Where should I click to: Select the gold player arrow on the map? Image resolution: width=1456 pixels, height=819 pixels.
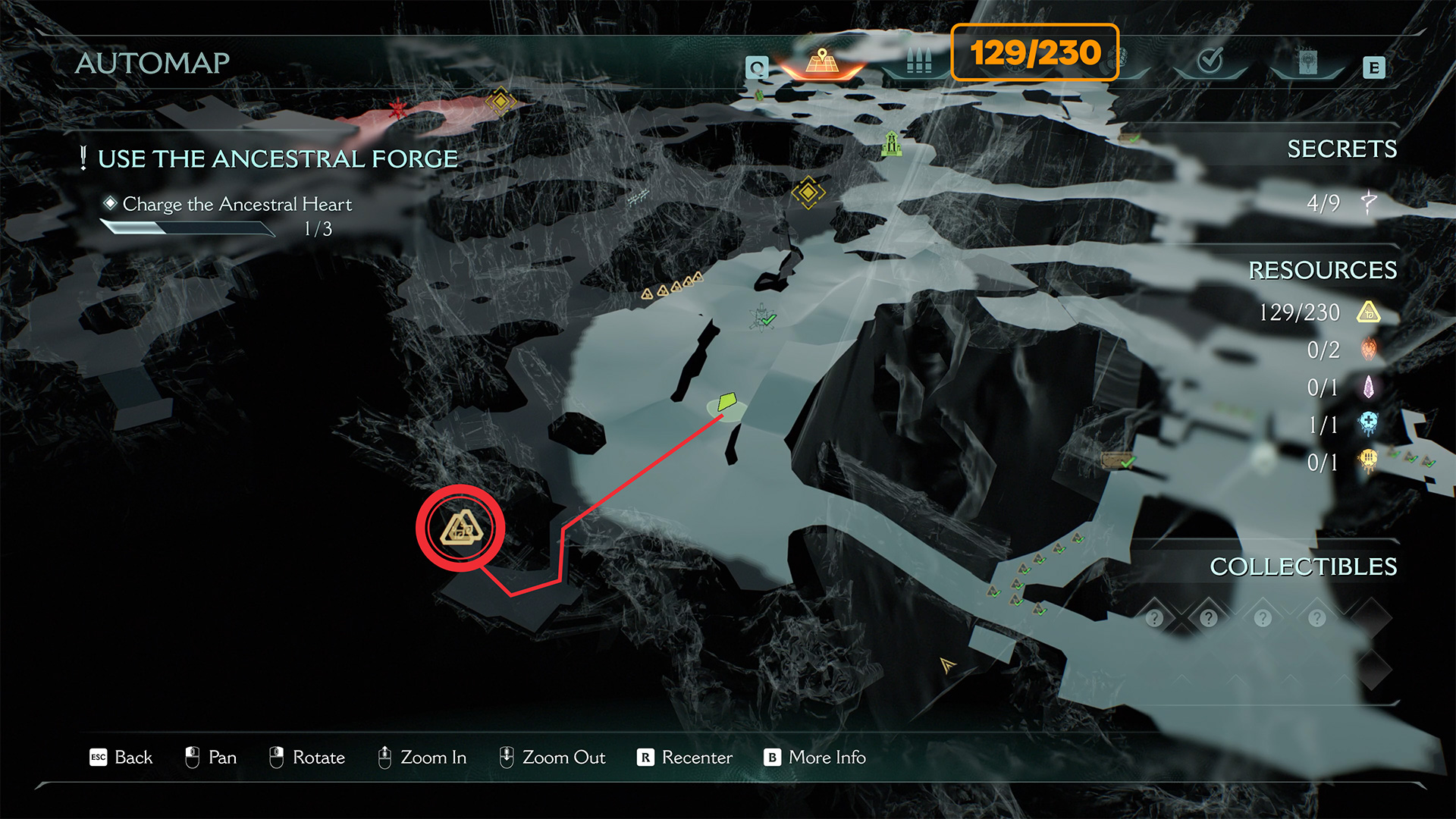[947, 665]
